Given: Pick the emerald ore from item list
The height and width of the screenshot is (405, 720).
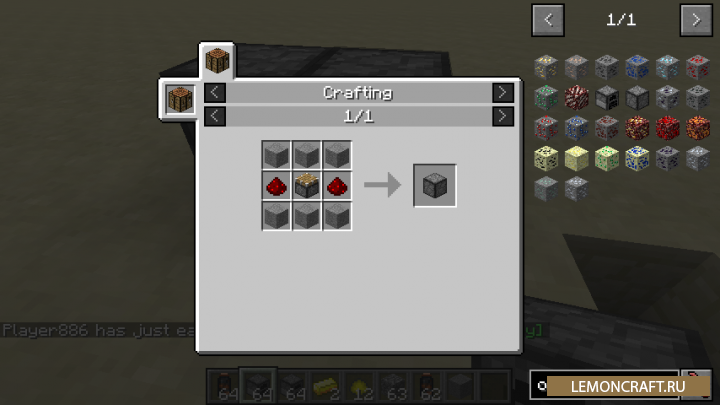Looking at the screenshot, I should (545, 97).
